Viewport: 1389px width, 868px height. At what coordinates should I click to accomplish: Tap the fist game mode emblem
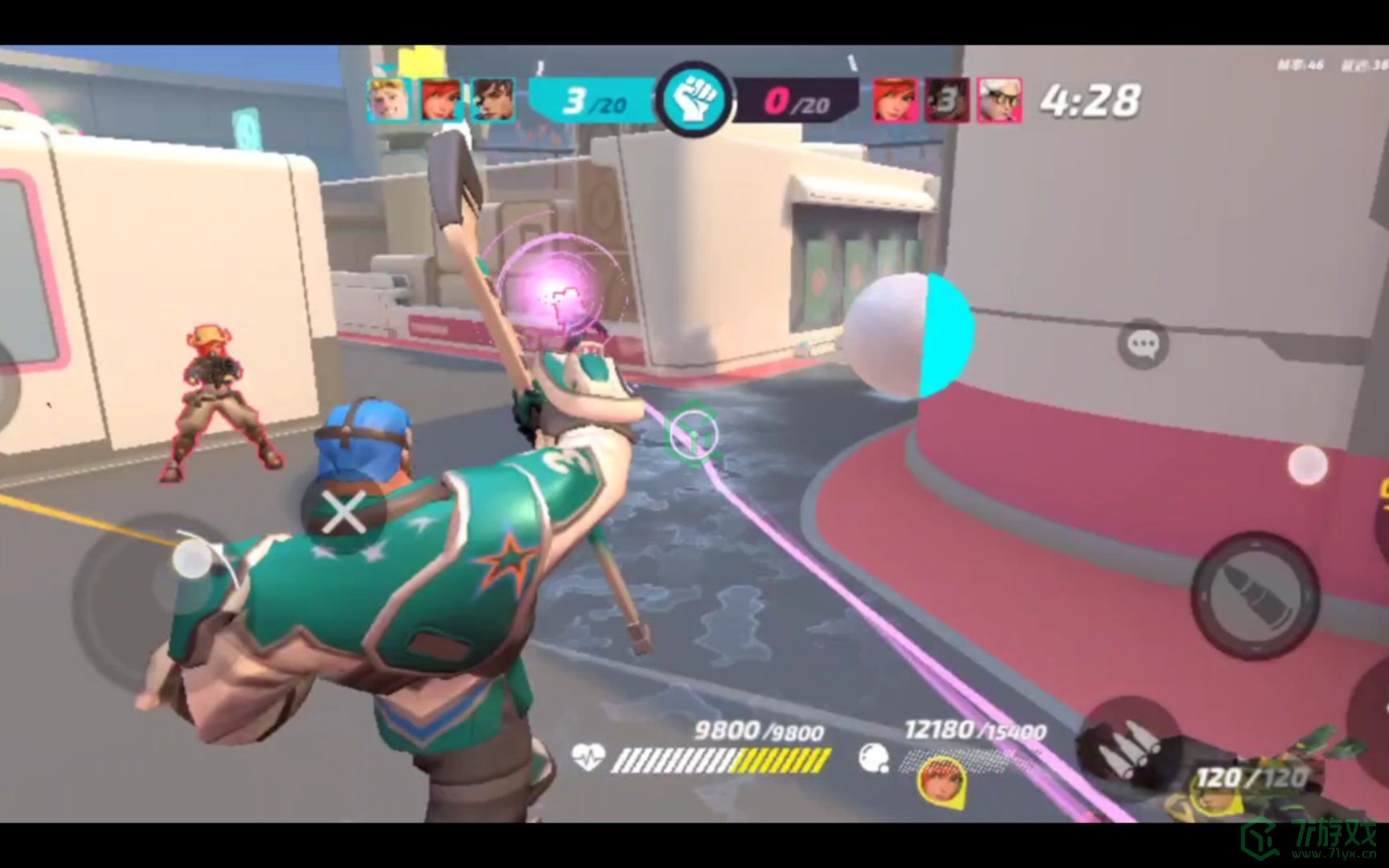point(694,100)
